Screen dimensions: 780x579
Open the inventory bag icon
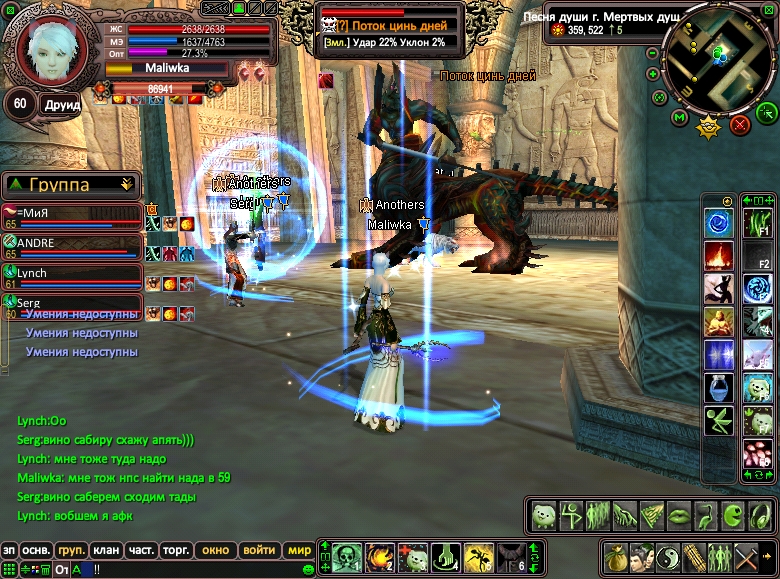[x=618, y=556]
